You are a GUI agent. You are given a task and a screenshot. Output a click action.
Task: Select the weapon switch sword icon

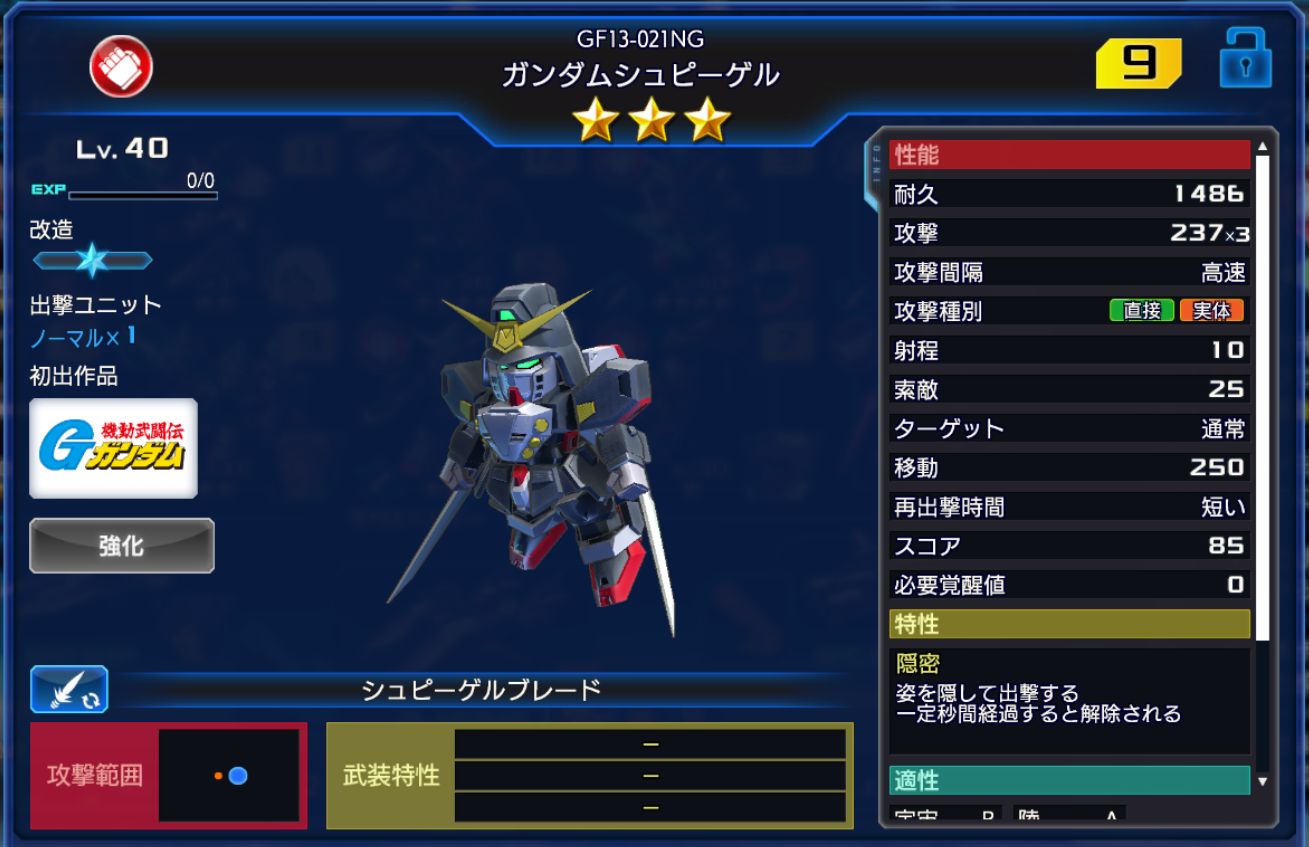pyautogui.click(x=65, y=688)
